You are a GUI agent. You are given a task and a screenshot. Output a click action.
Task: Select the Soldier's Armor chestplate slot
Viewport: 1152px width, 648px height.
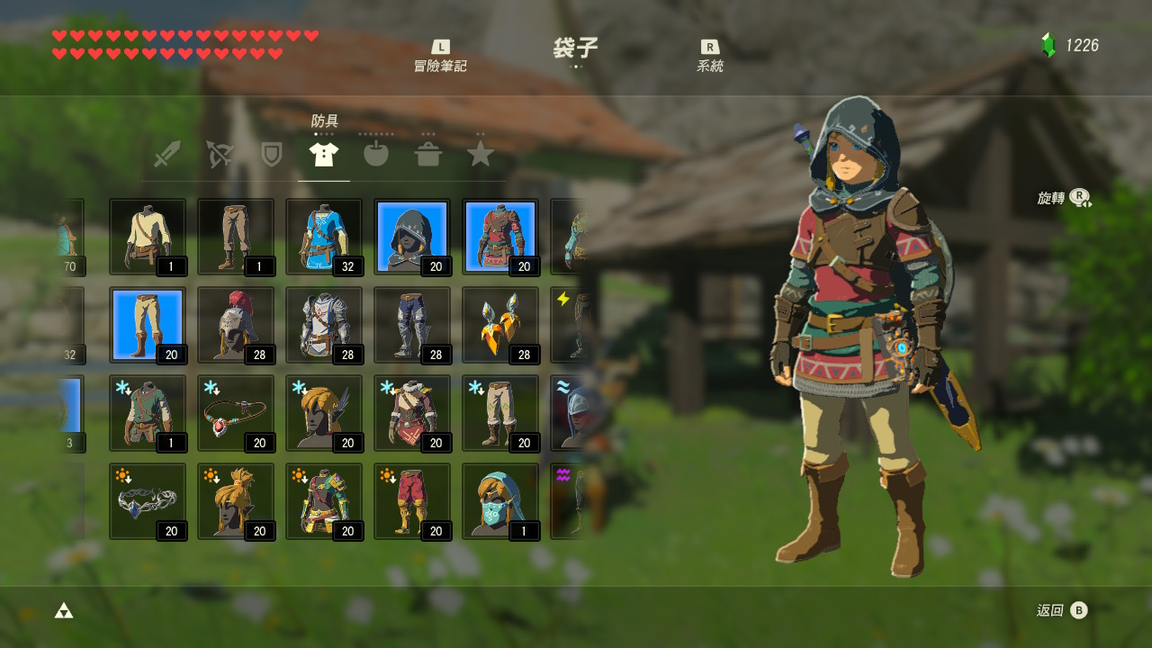(324, 325)
